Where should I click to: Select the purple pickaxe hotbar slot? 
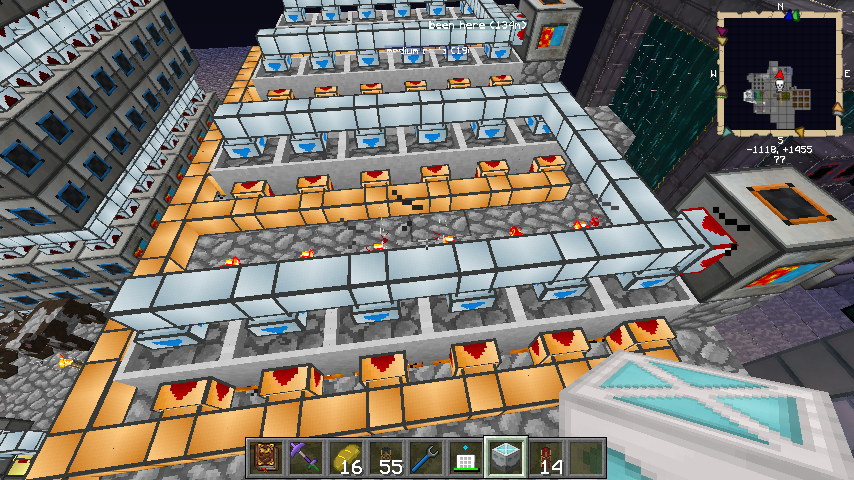point(304,458)
